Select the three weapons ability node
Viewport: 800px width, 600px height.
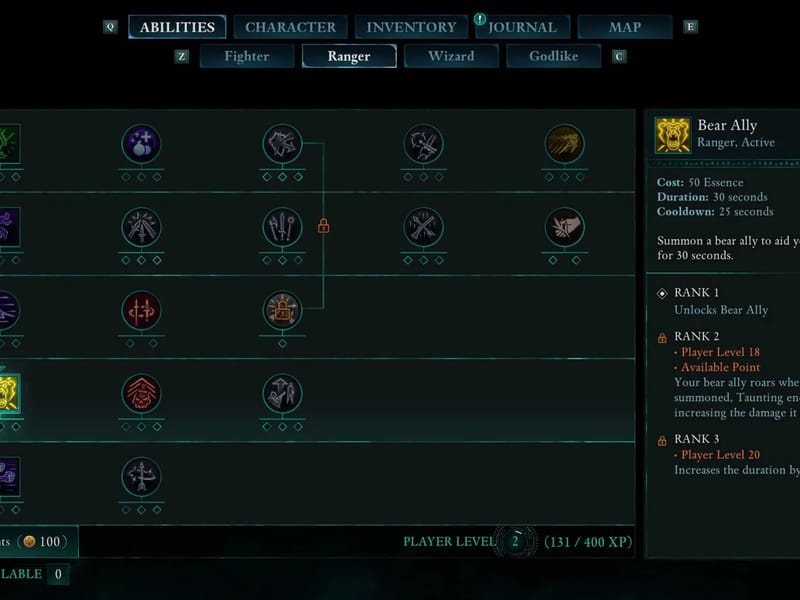tap(282, 228)
